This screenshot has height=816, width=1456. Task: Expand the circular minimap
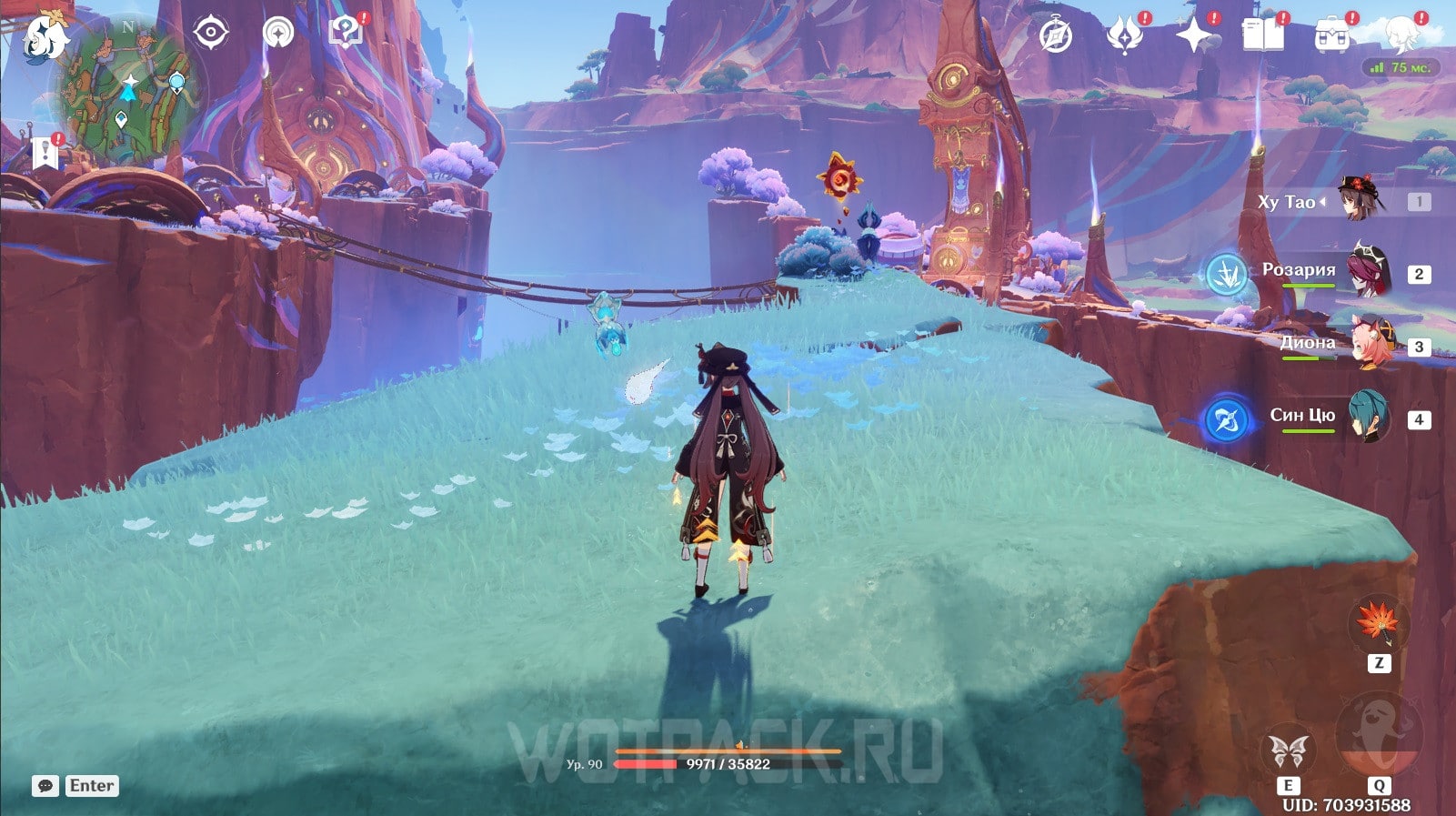coord(128,92)
